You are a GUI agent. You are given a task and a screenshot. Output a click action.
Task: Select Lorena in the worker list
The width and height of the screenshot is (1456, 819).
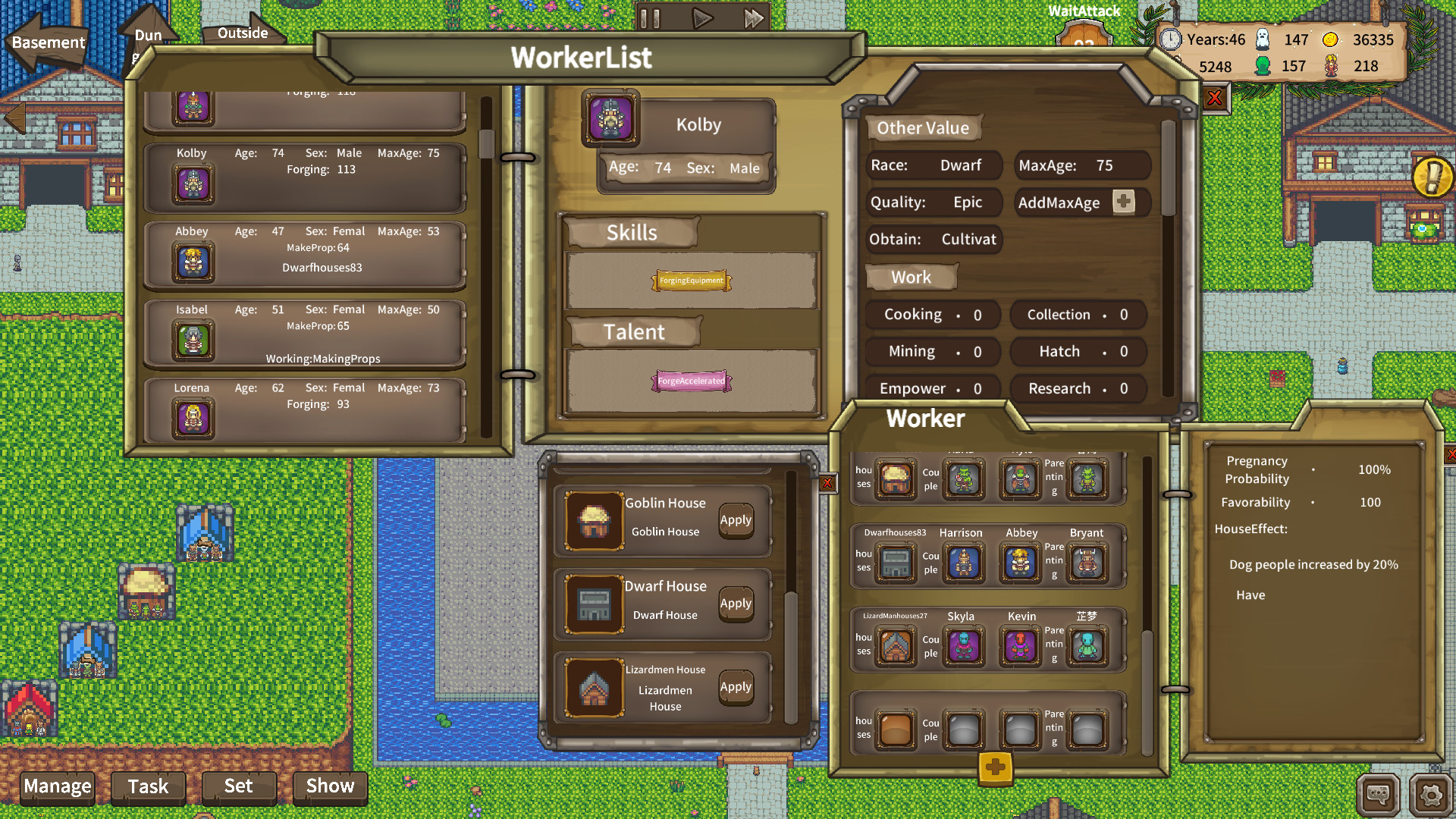coord(305,409)
